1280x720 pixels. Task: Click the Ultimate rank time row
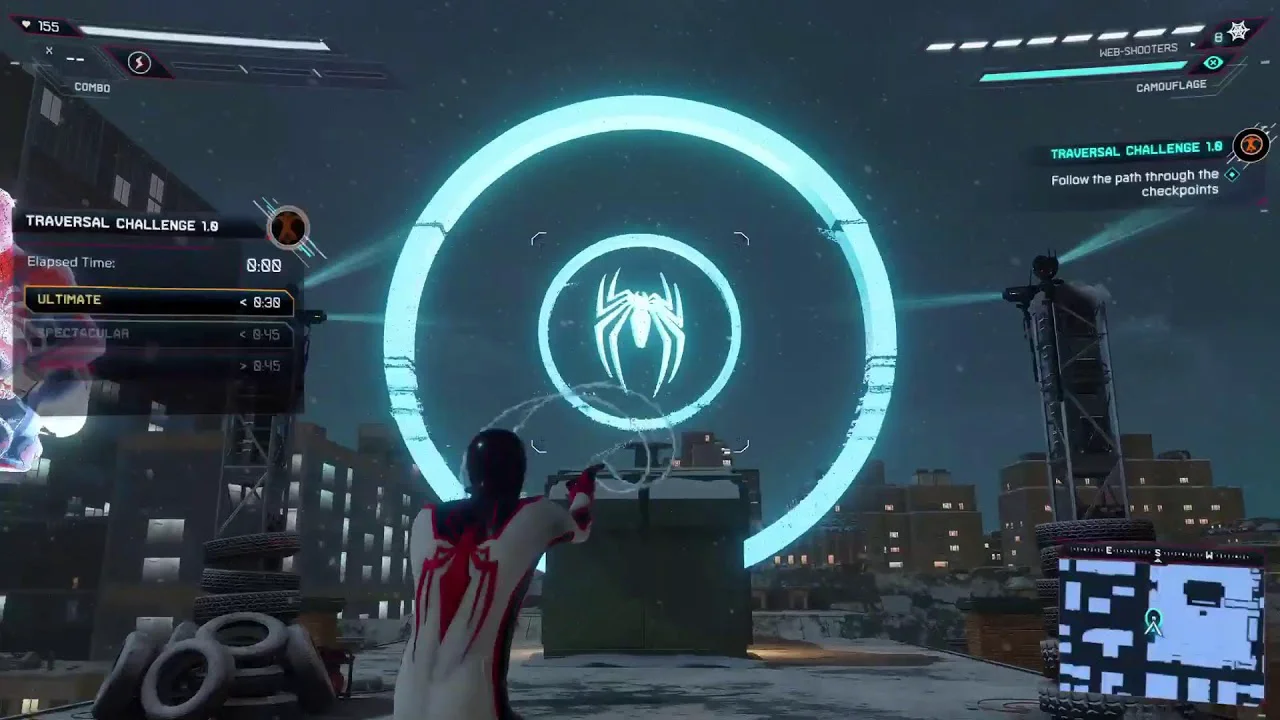coord(160,301)
